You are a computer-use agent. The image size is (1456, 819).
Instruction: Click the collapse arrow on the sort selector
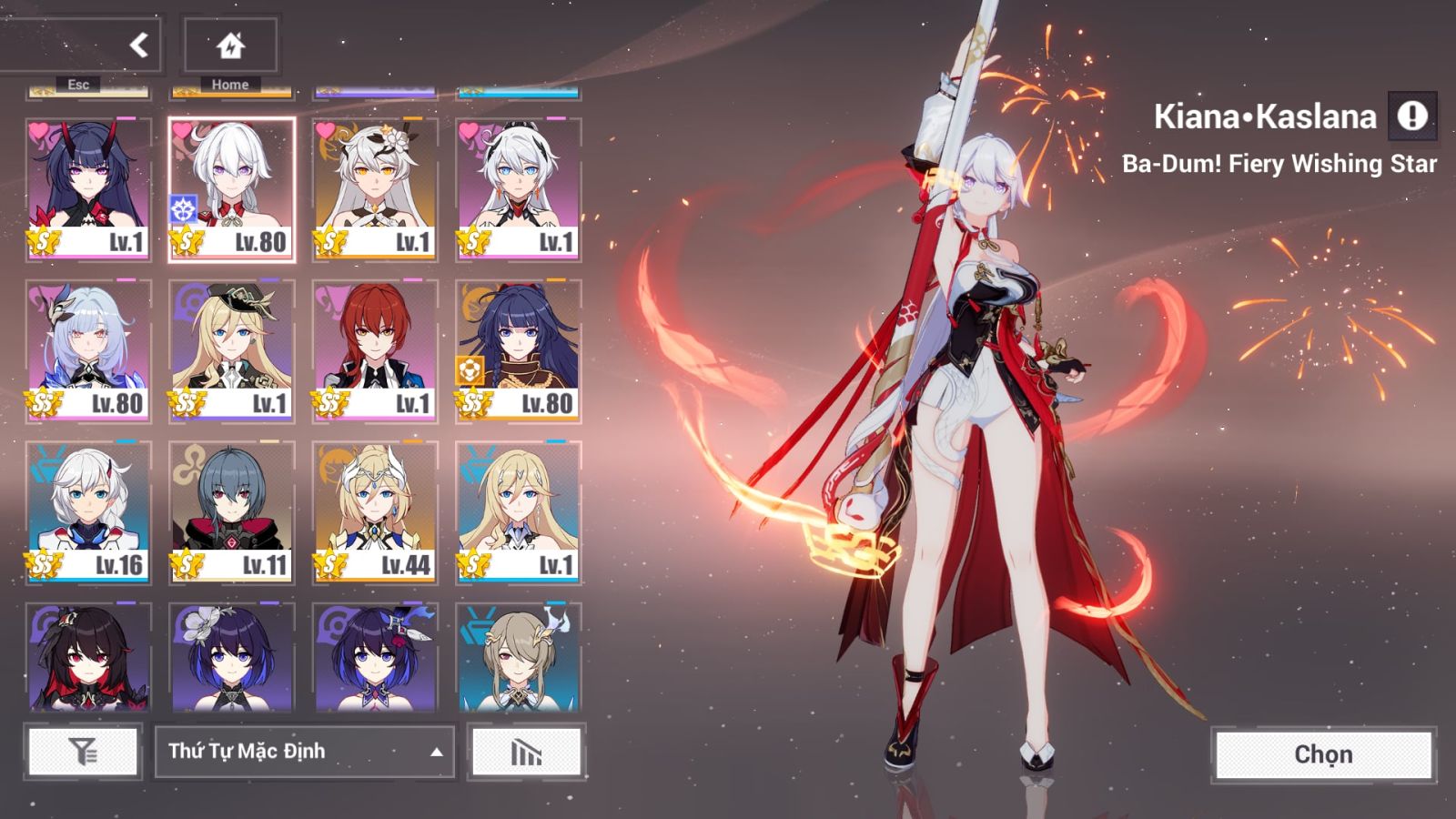[x=436, y=753]
